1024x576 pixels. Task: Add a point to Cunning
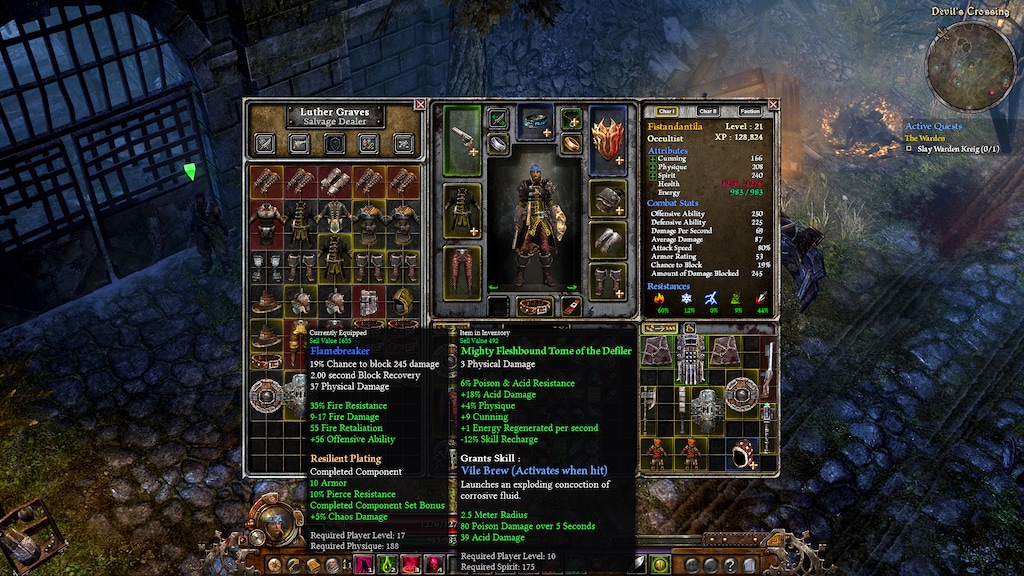[652, 158]
